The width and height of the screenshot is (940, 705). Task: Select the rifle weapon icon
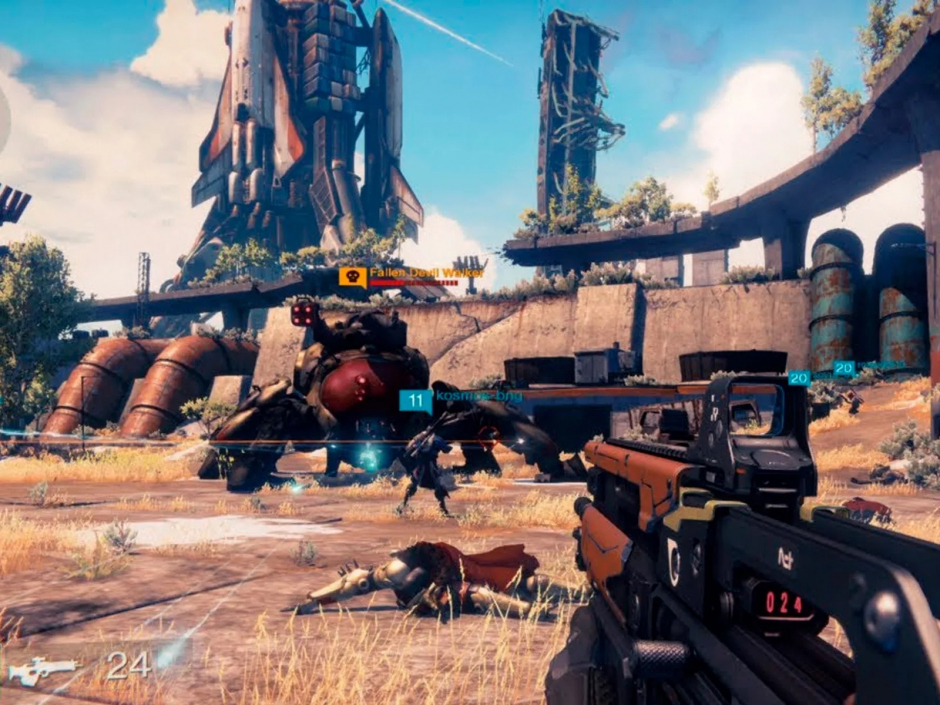click(x=42, y=670)
